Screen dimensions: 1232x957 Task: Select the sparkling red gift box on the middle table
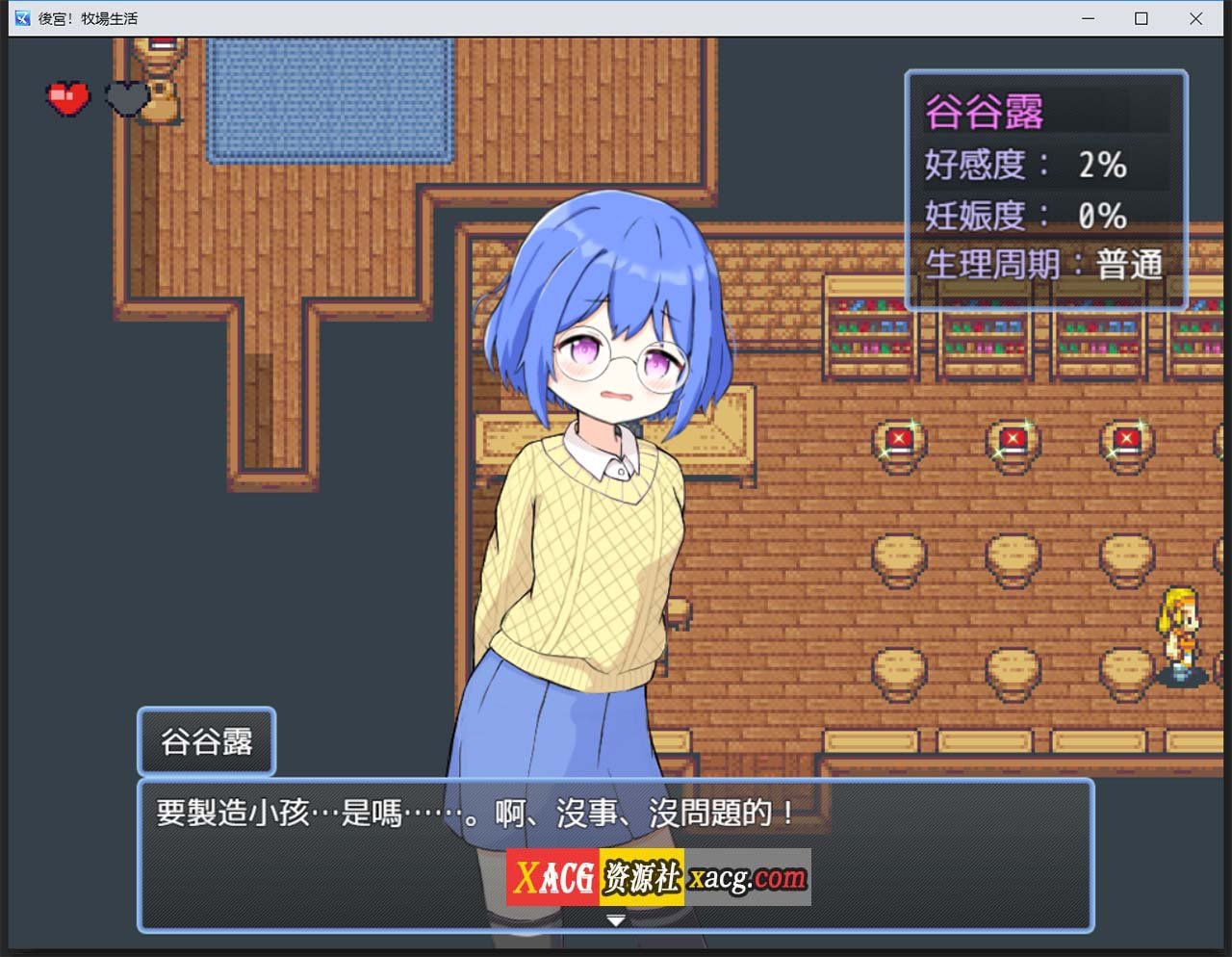[x=1013, y=438]
